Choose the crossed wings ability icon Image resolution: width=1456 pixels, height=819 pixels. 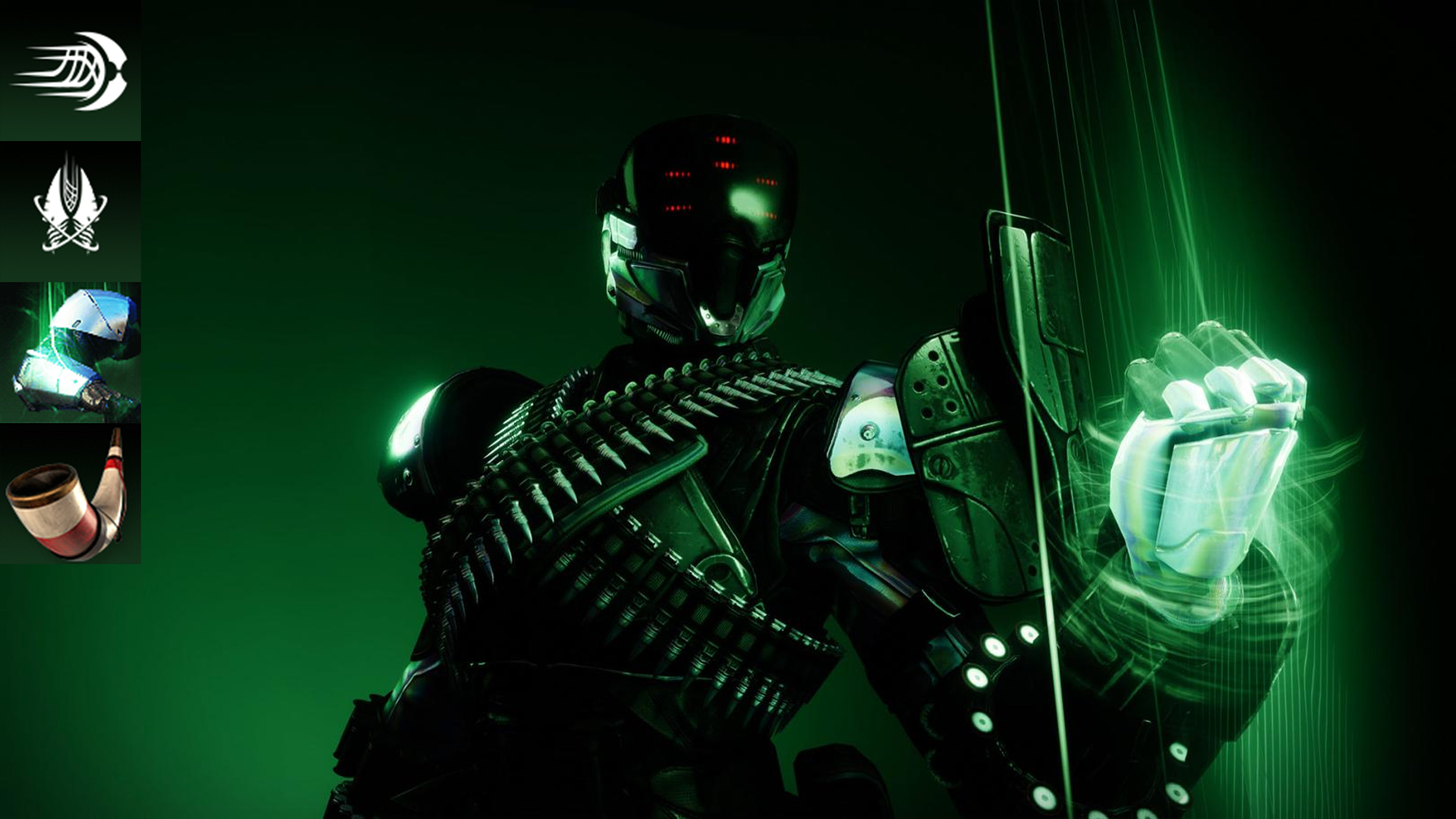(70, 211)
